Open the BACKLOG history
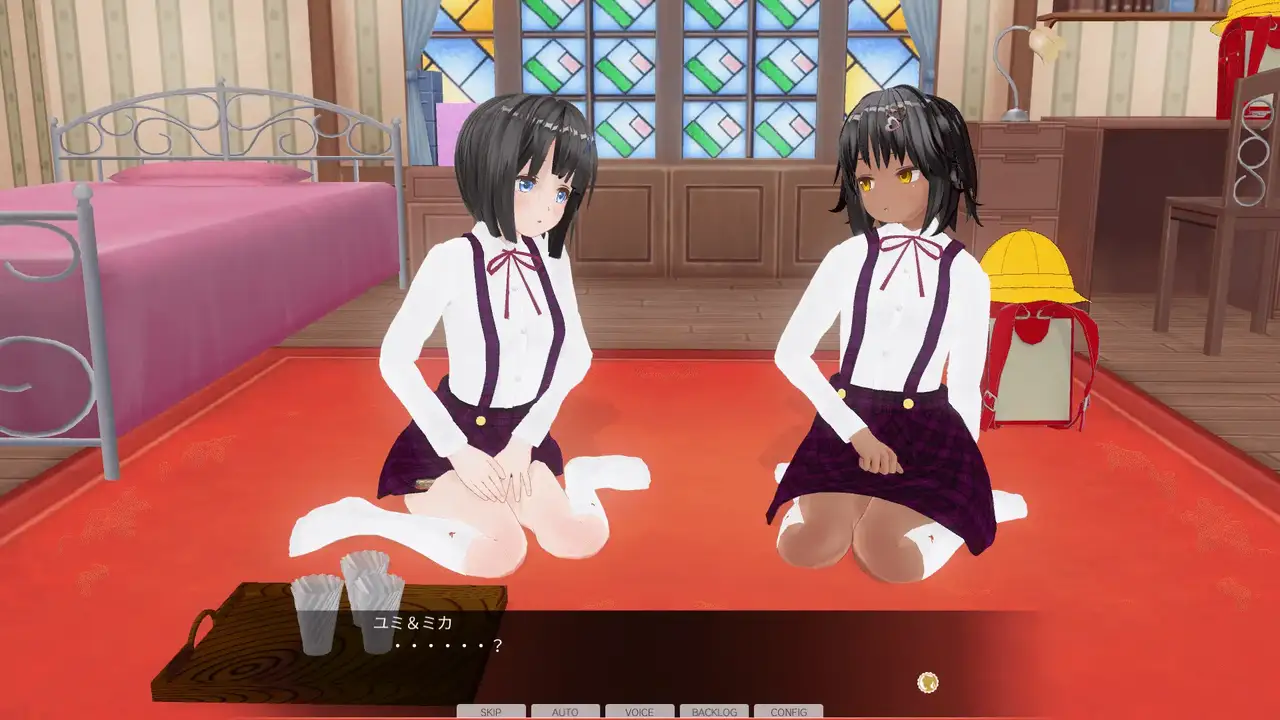Screen dimensions: 1280x720 pyautogui.click(x=714, y=712)
